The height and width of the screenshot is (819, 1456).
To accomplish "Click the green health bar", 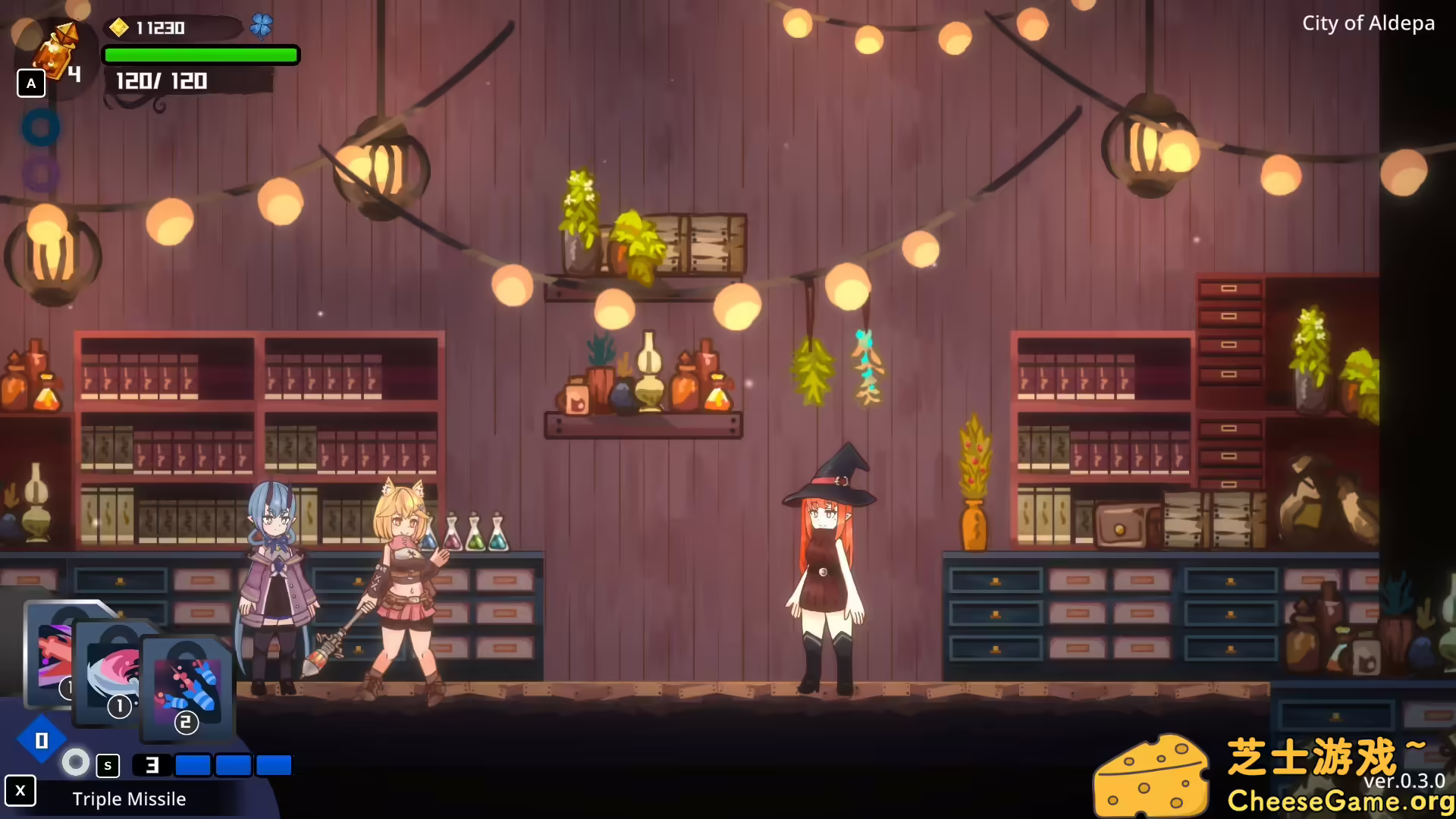I will click(201, 55).
